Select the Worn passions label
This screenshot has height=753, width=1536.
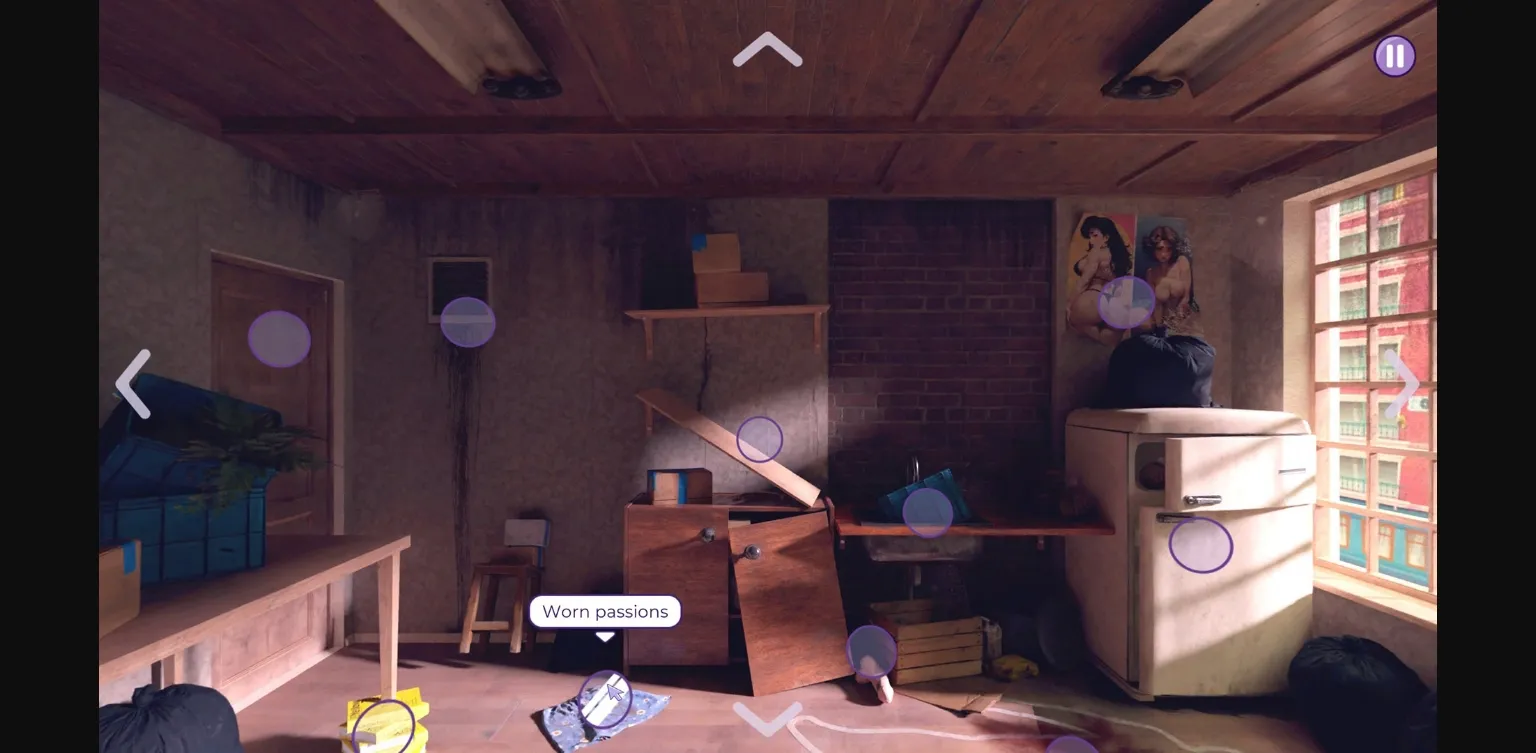click(605, 611)
